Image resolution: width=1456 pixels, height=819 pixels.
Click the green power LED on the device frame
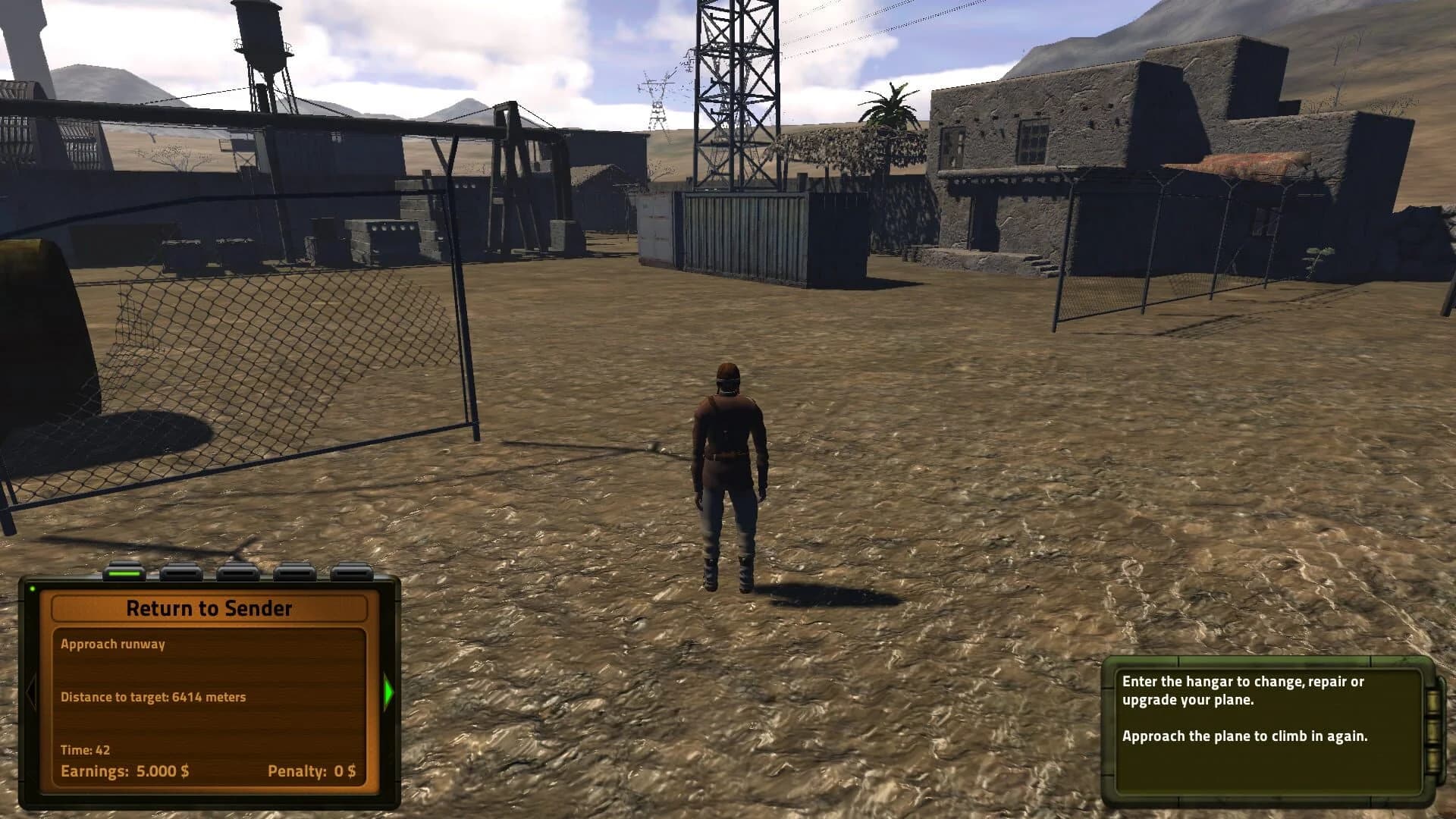coord(33,587)
